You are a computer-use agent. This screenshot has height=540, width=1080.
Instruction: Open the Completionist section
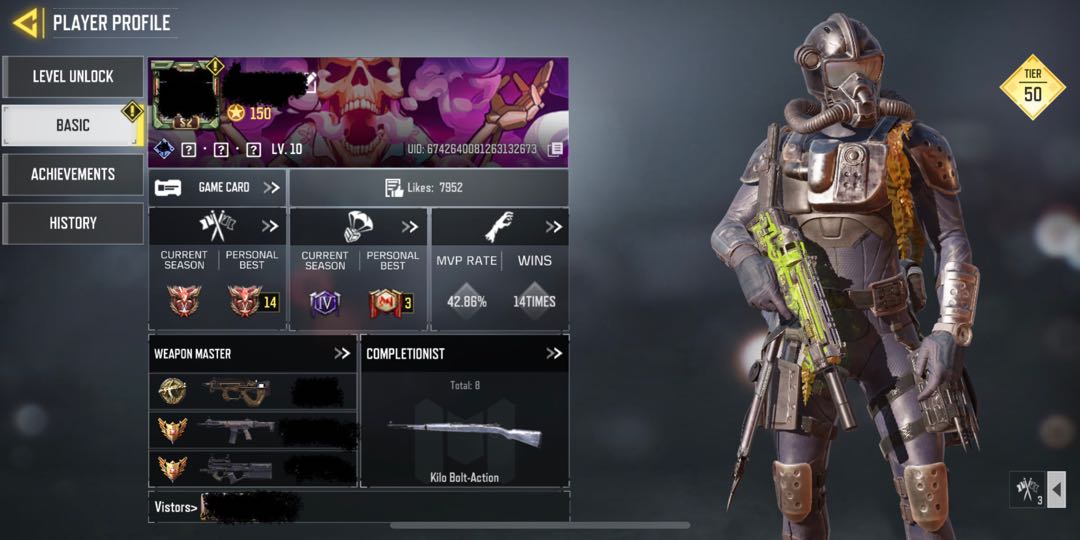coord(554,353)
